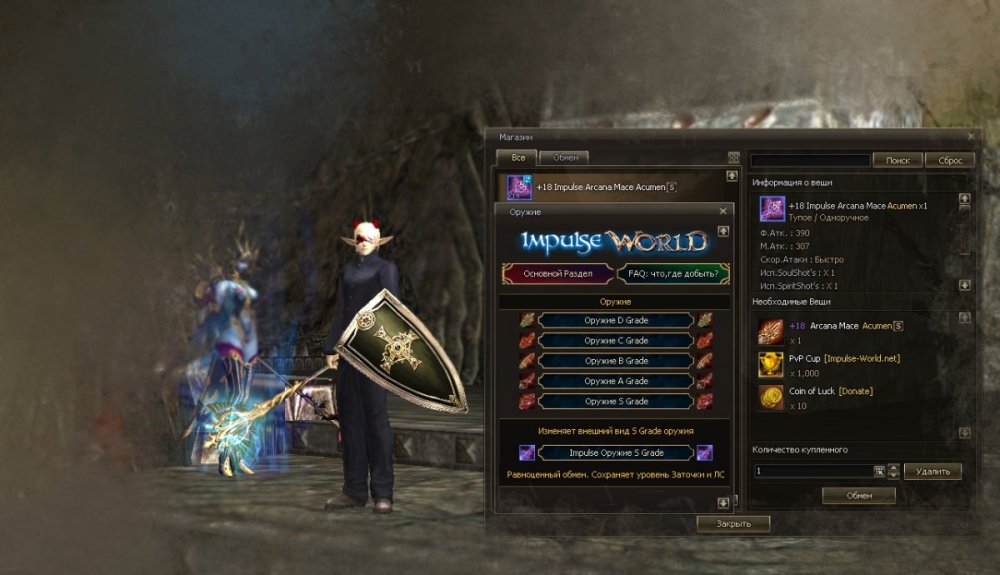
Task: Click the shop search text field
Action: (x=810, y=160)
